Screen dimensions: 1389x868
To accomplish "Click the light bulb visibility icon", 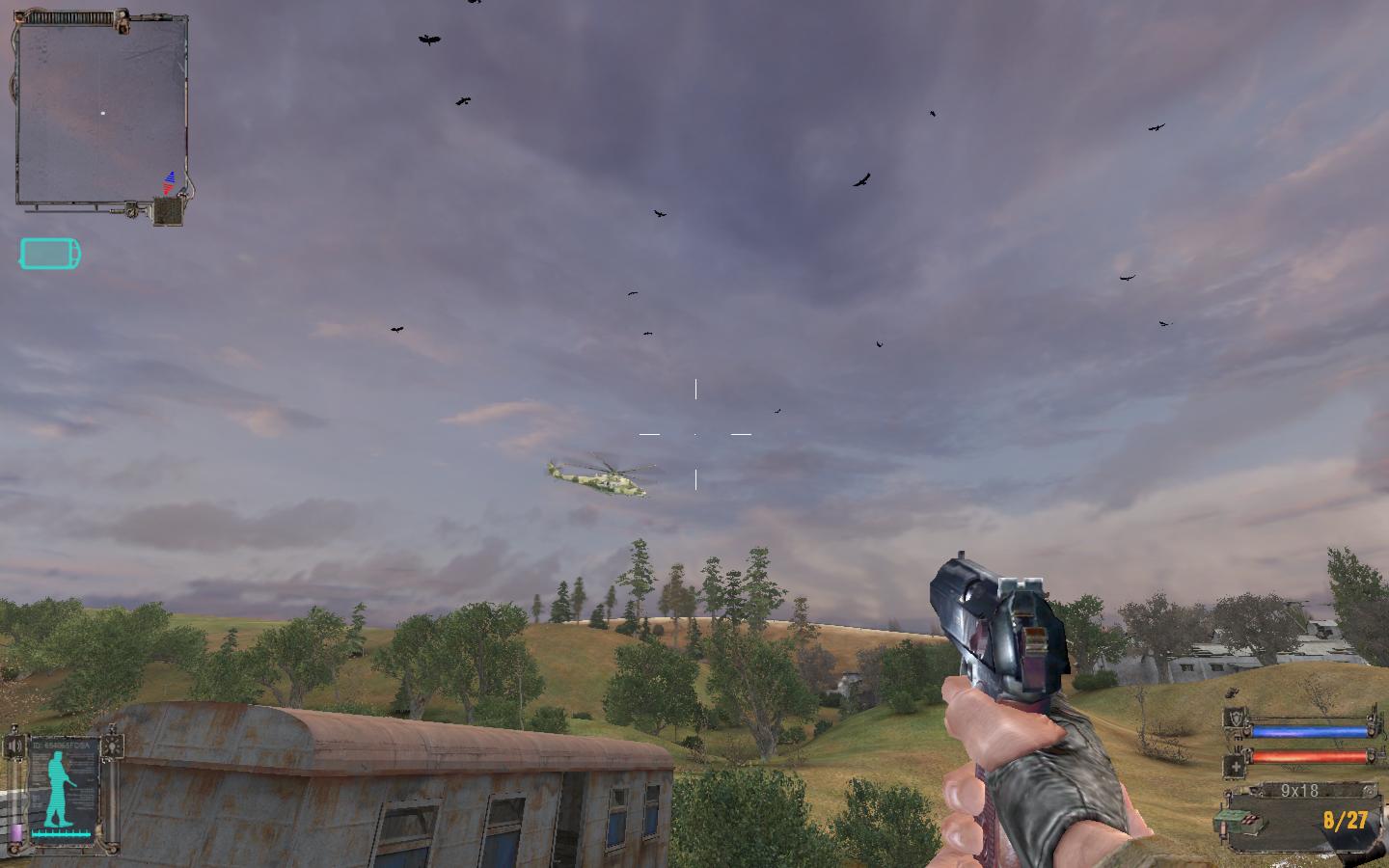I will click(x=115, y=746).
